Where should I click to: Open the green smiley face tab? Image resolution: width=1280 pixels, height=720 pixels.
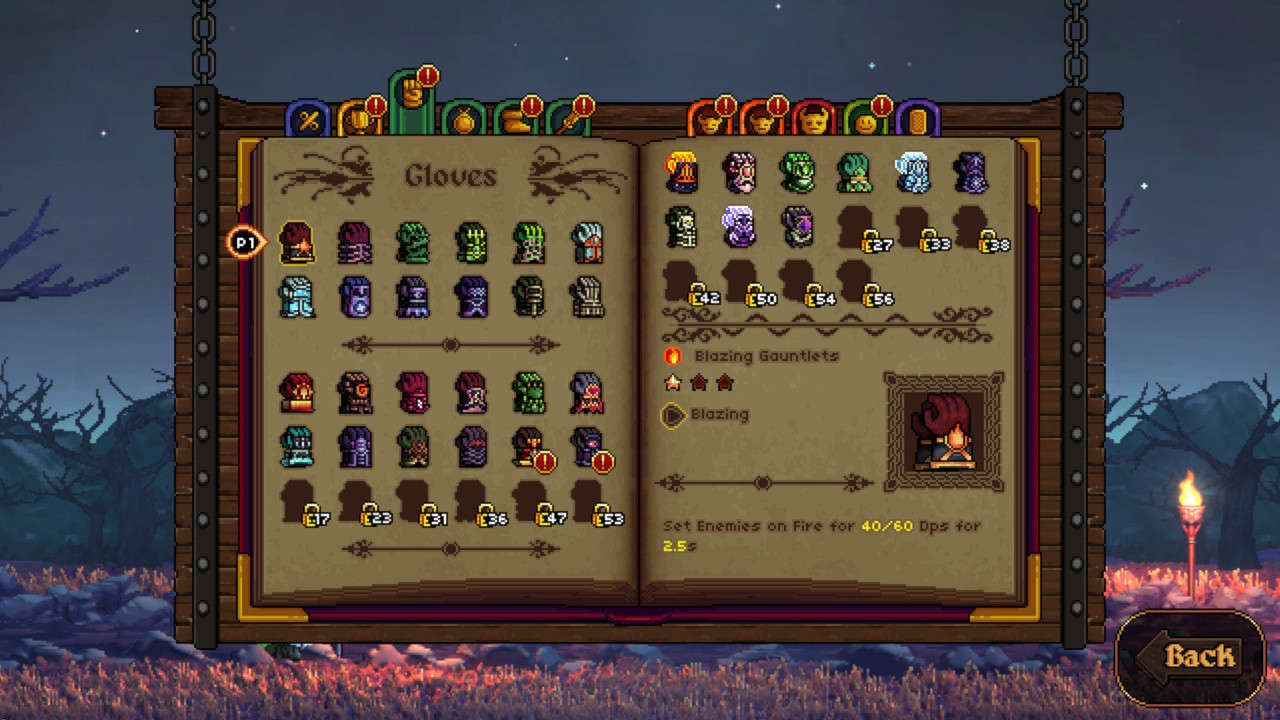pyautogui.click(x=866, y=121)
